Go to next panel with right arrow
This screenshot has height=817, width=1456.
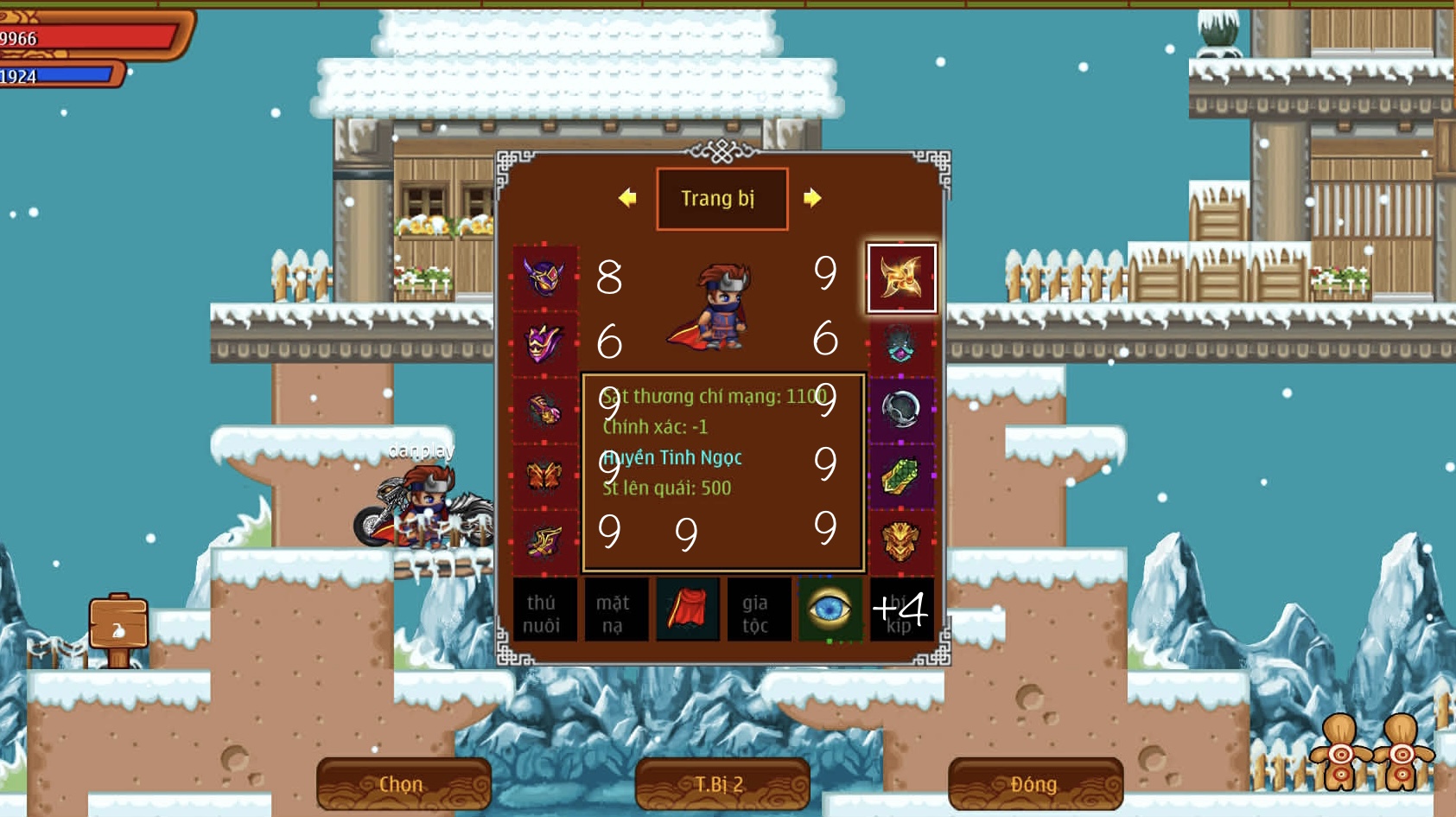[x=811, y=198]
